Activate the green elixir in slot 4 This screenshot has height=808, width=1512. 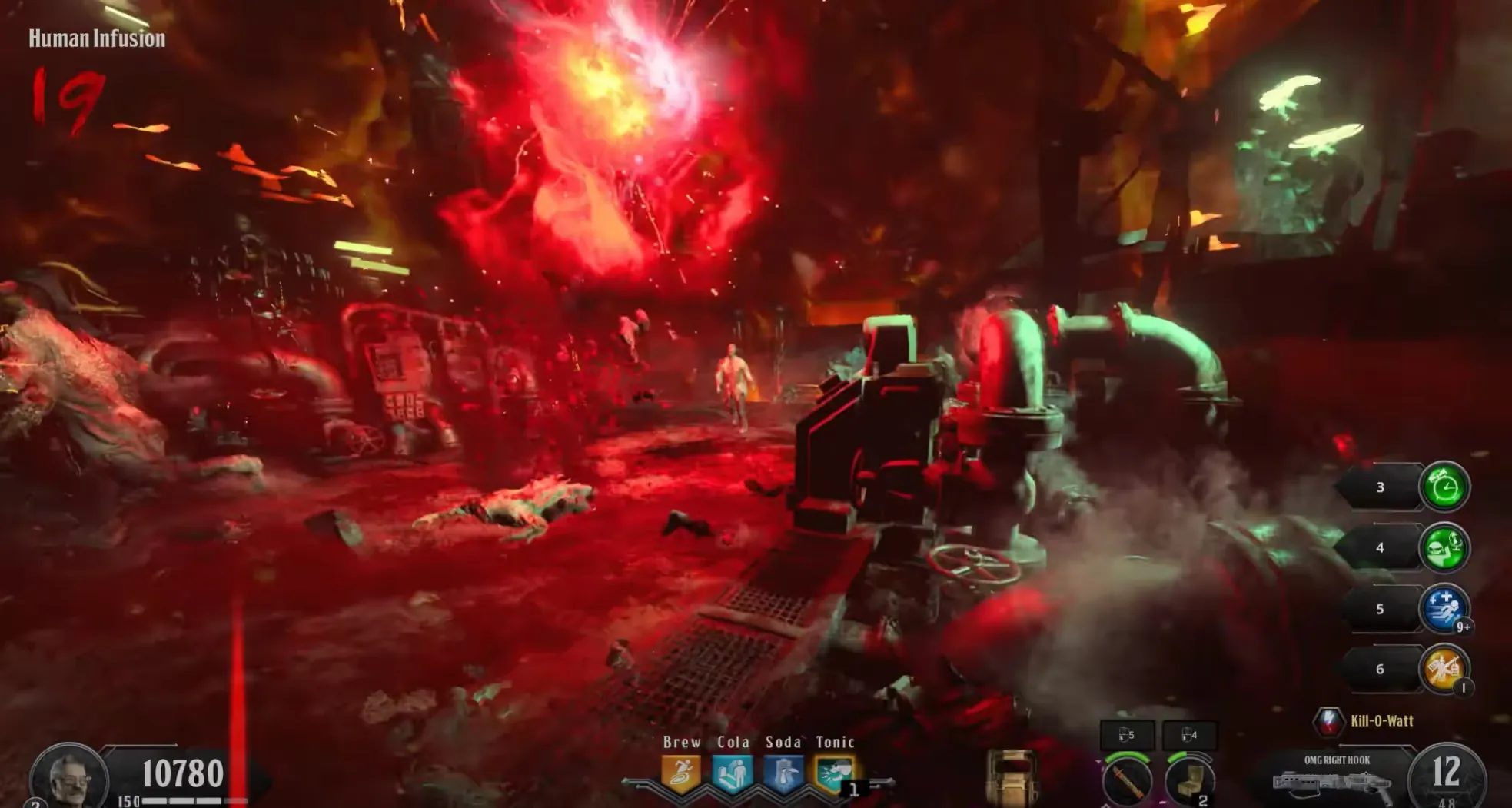click(x=1444, y=547)
